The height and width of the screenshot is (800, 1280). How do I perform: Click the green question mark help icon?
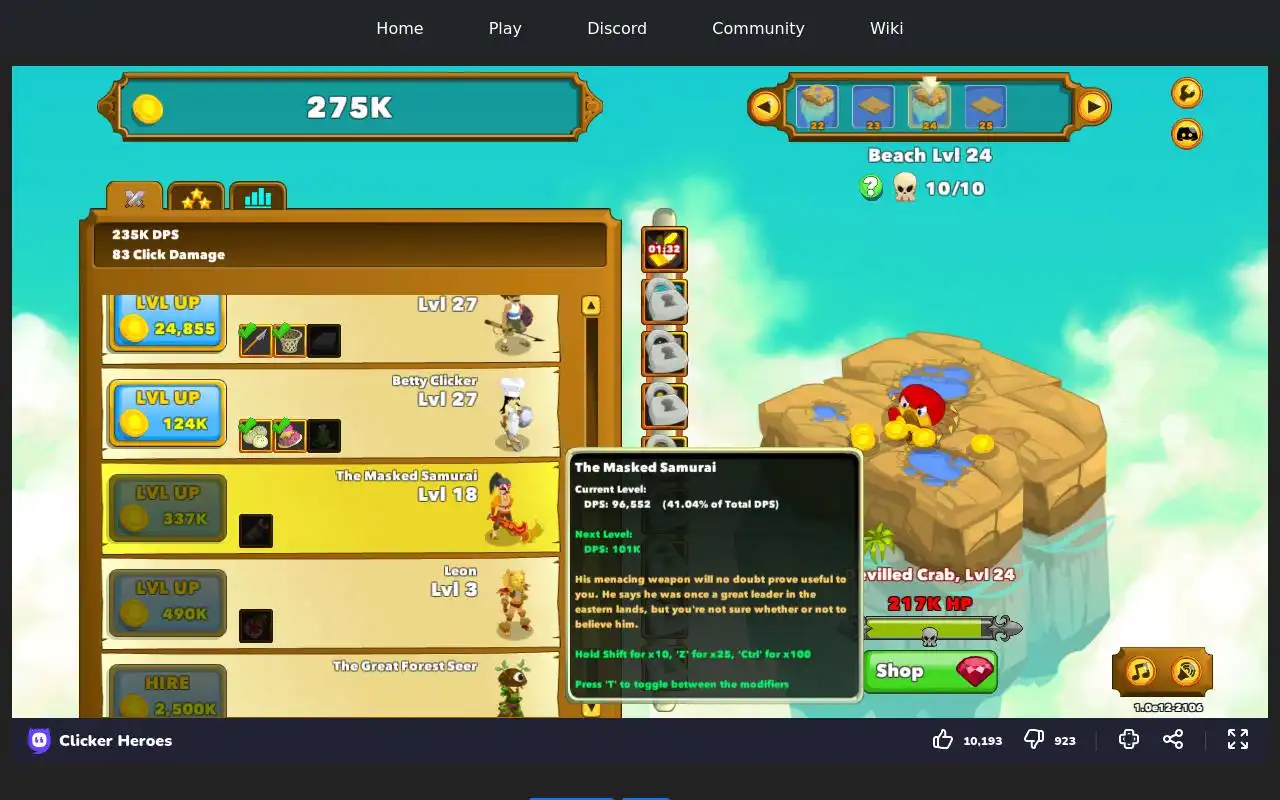(x=871, y=187)
